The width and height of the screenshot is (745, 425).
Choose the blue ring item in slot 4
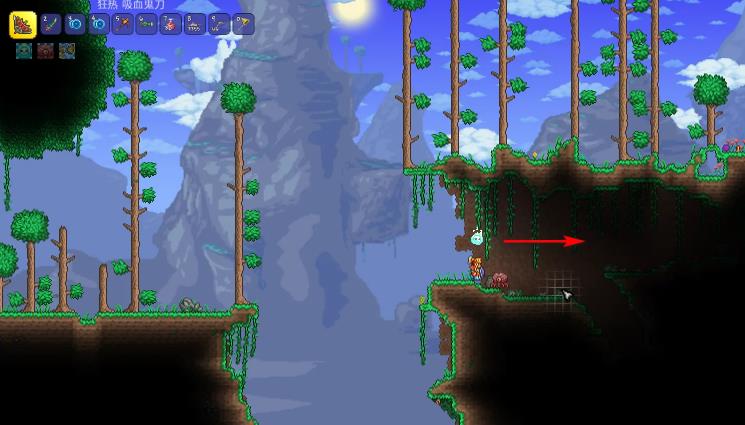click(98, 25)
